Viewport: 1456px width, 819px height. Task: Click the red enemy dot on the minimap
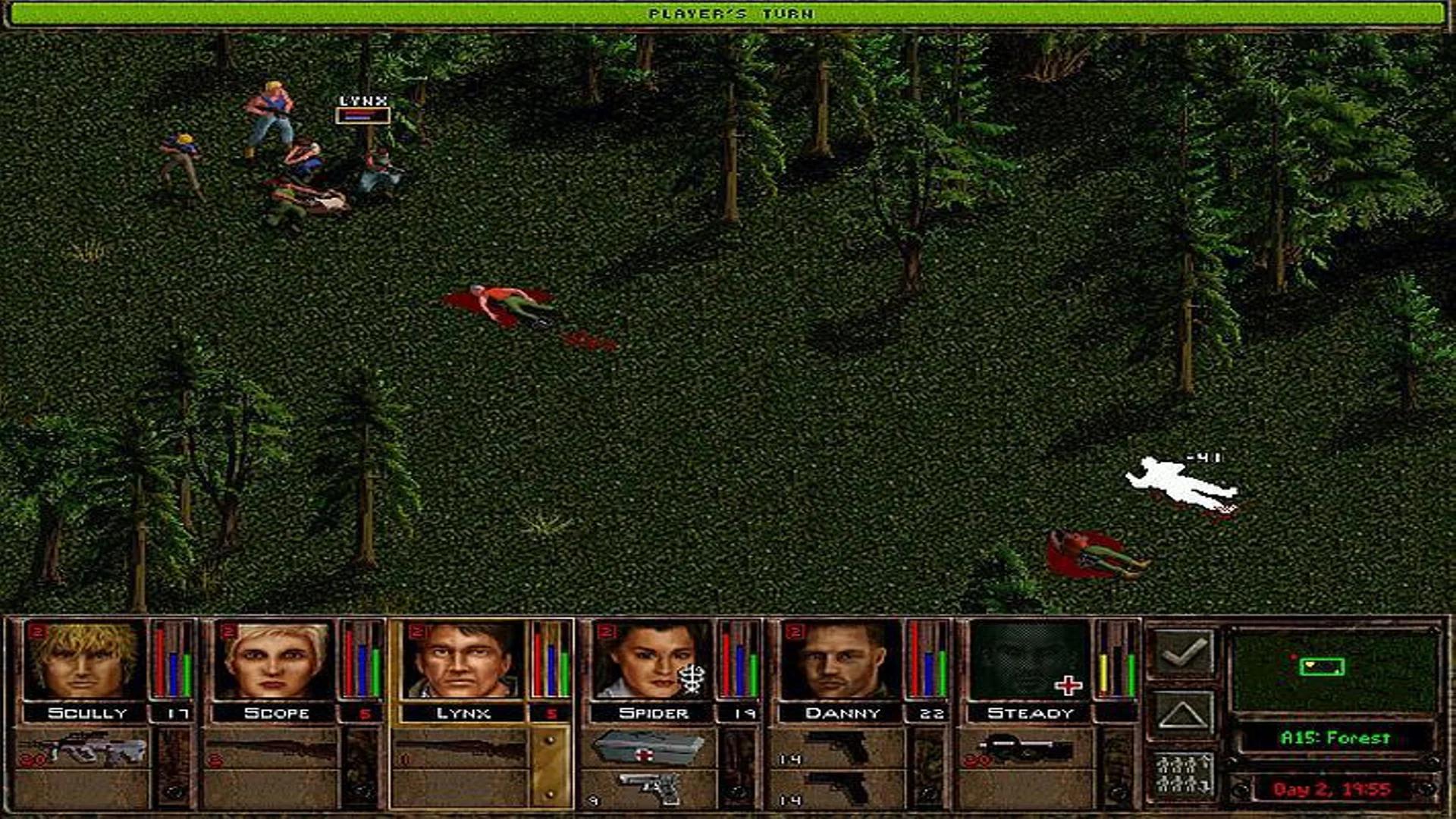click(1294, 657)
